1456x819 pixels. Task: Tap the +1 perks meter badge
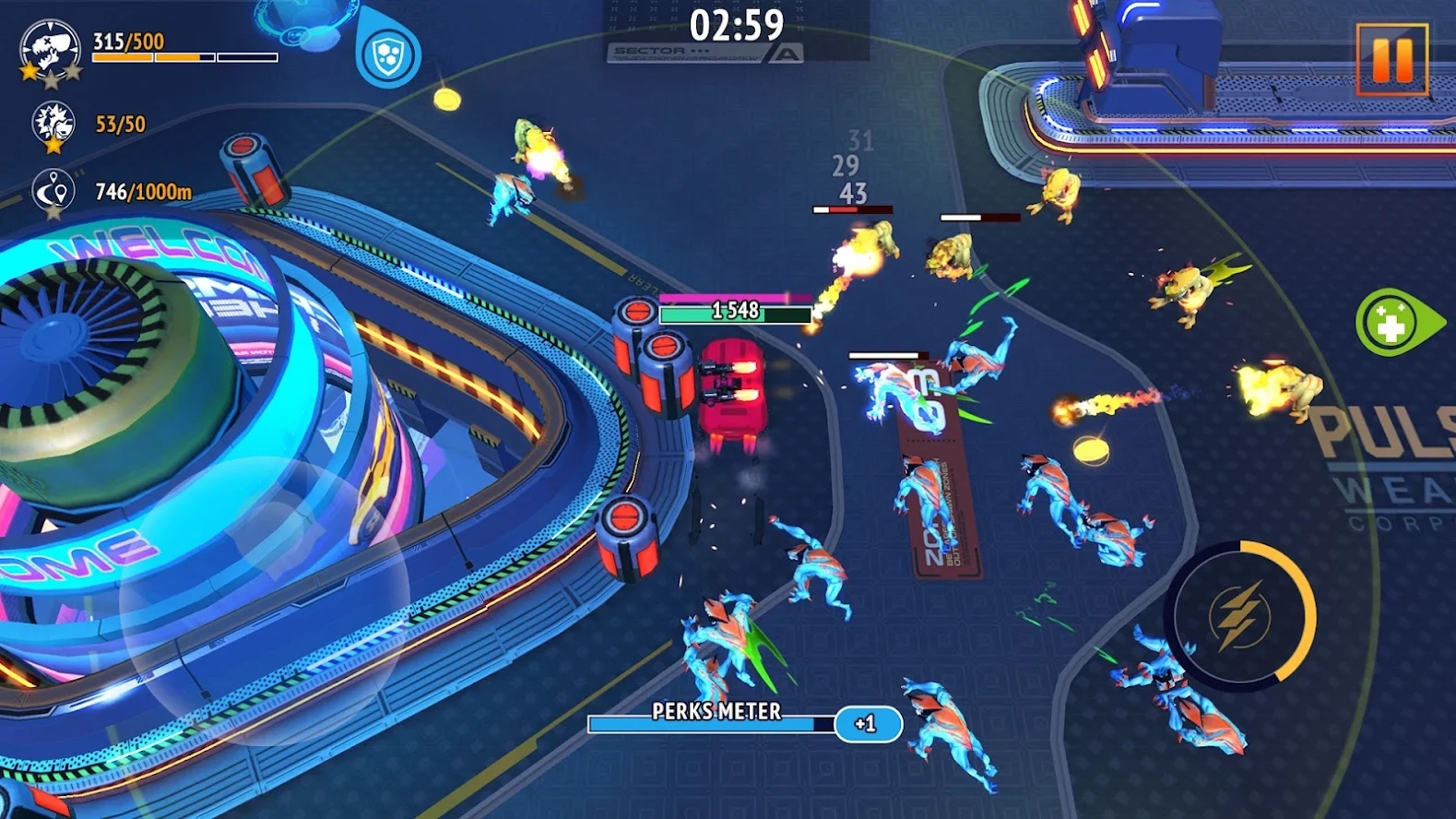click(x=867, y=724)
